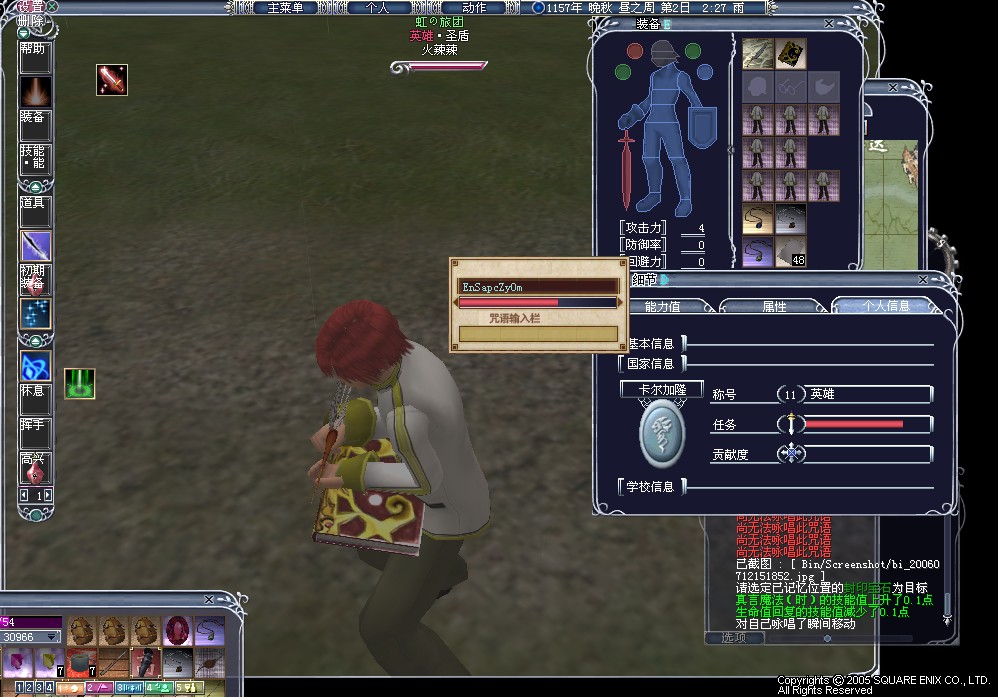Expand the 国家信息 nation info section

click(652, 364)
